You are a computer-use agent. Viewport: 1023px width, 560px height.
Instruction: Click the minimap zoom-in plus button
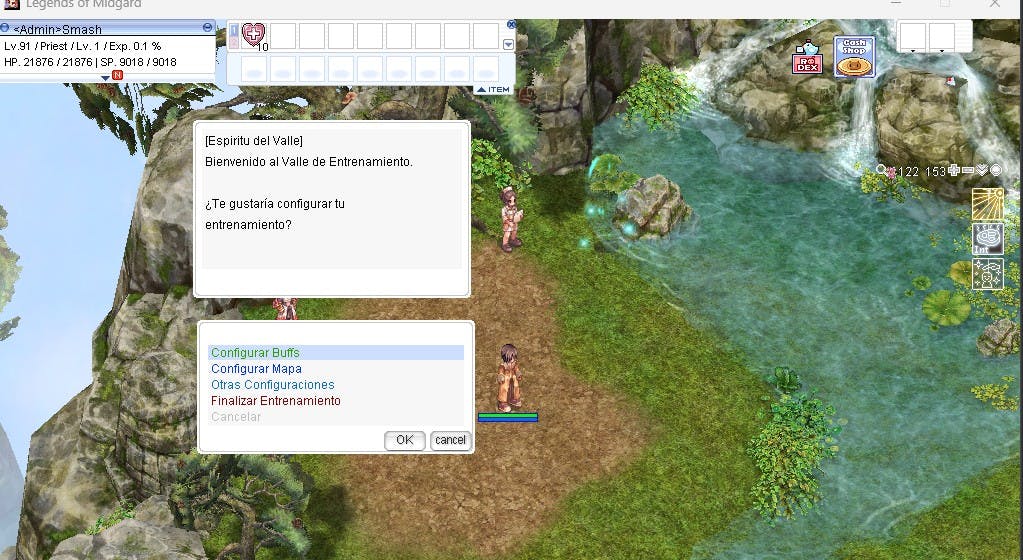pos(954,171)
